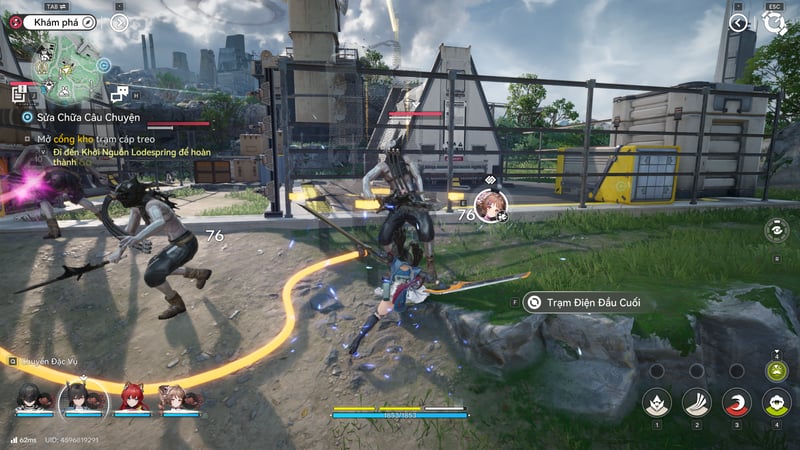800x450 pixels.
Task: Select the currently active dark-haired operator portrait
Action: (x=83, y=399)
